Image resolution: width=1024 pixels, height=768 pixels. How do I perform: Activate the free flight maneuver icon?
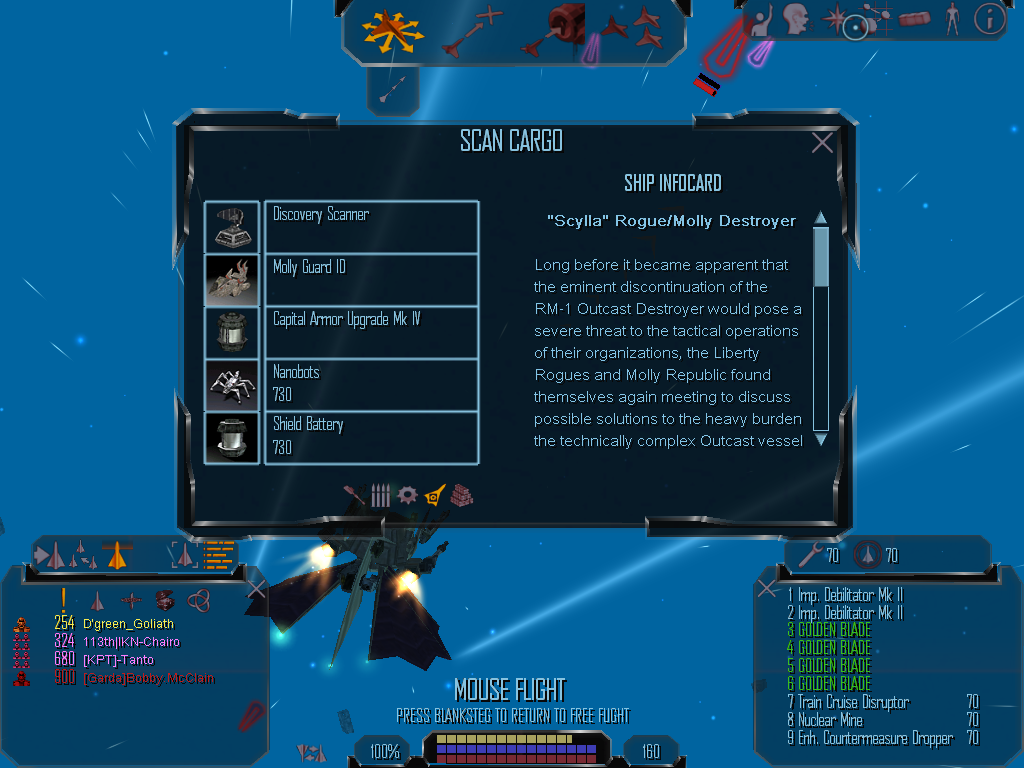click(x=393, y=30)
